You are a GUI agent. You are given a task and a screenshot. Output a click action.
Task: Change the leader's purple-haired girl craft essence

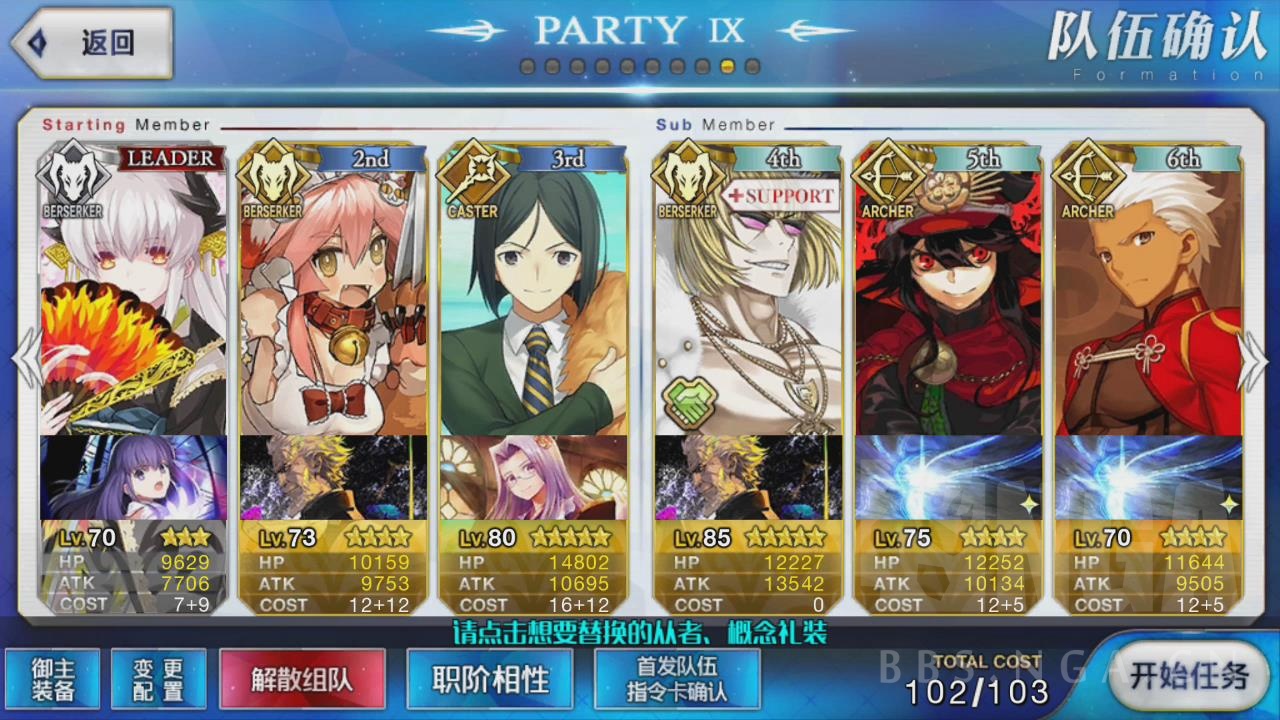pos(133,478)
